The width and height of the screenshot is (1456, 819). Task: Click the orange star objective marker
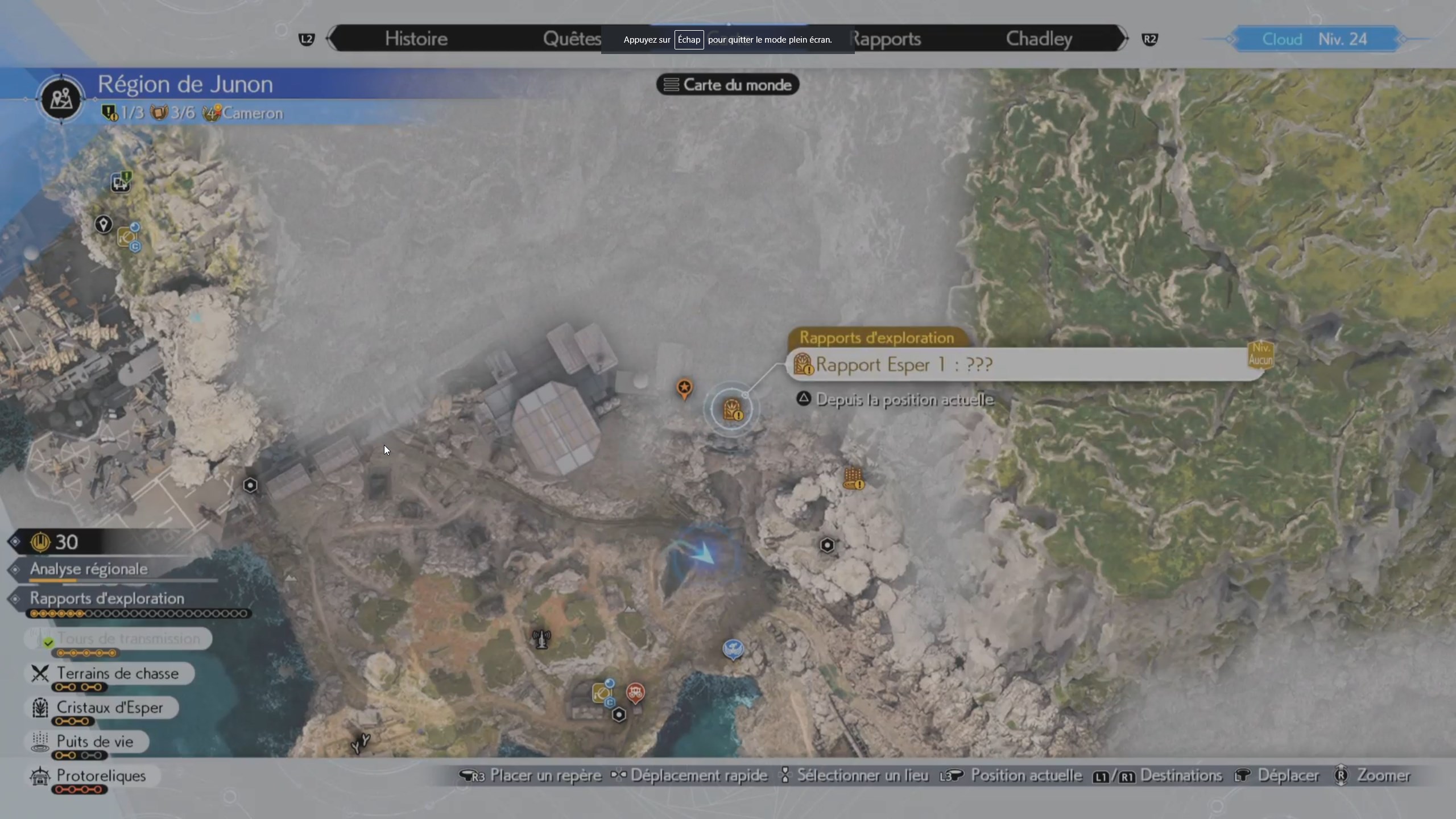(x=684, y=388)
